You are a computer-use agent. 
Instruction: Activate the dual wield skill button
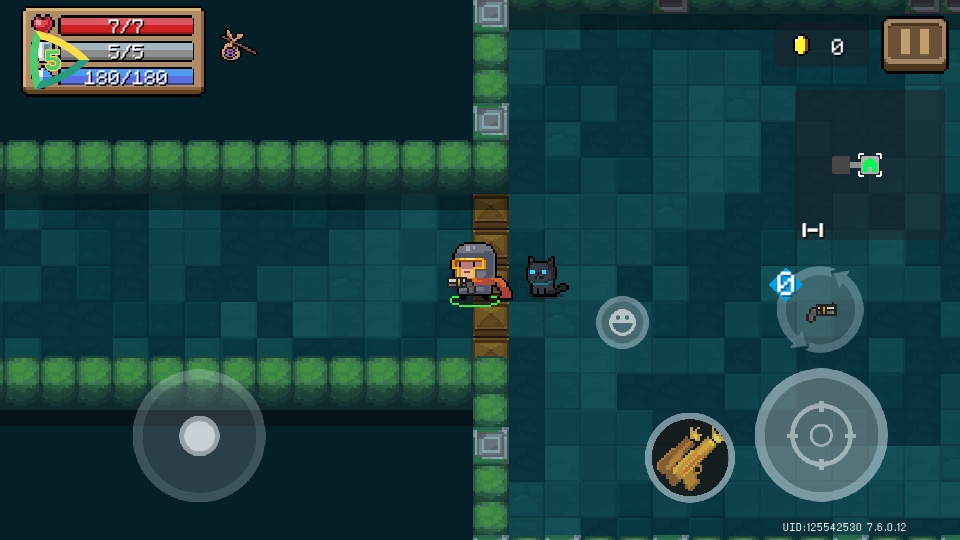pyautogui.click(x=689, y=458)
